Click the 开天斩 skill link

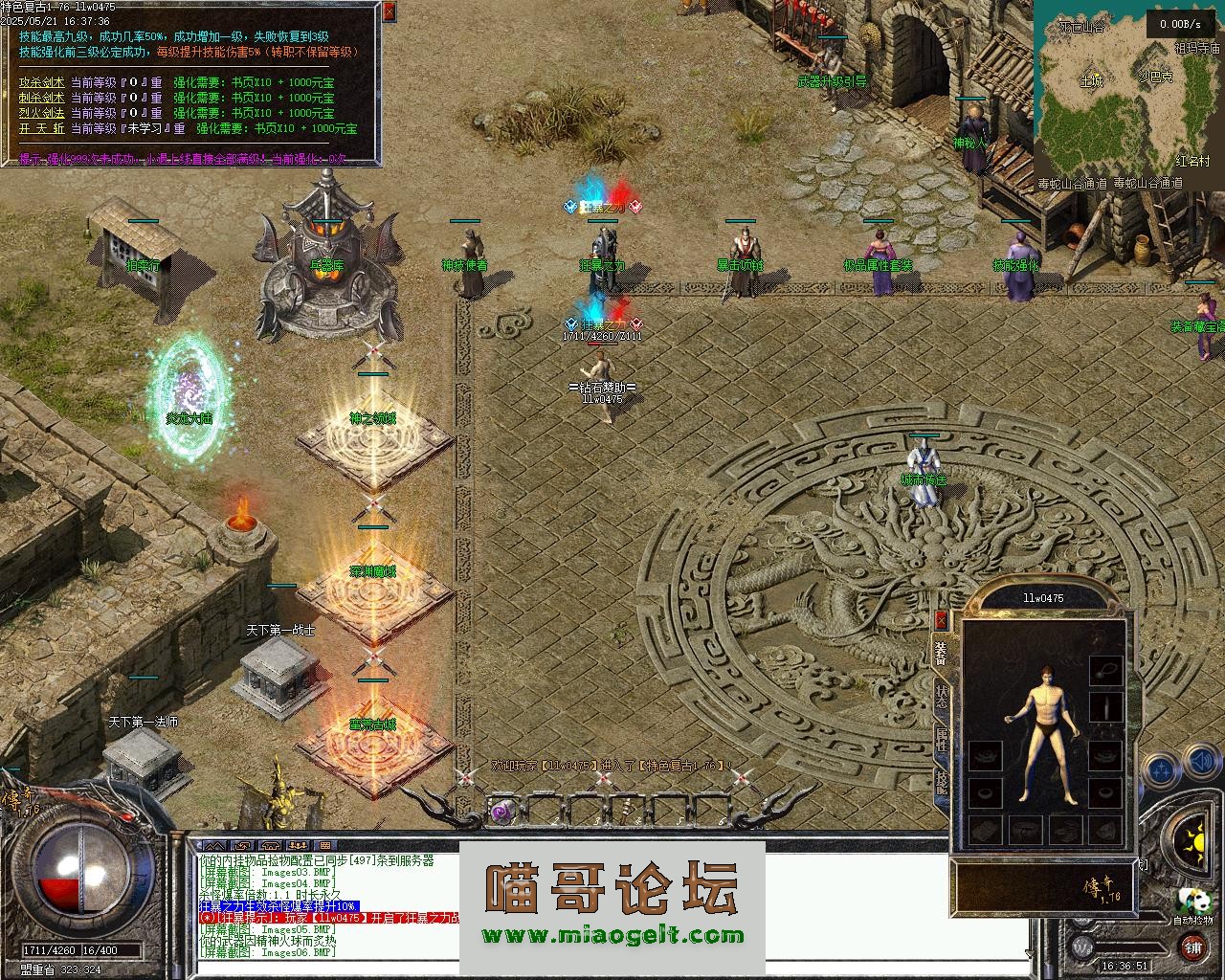(40, 128)
